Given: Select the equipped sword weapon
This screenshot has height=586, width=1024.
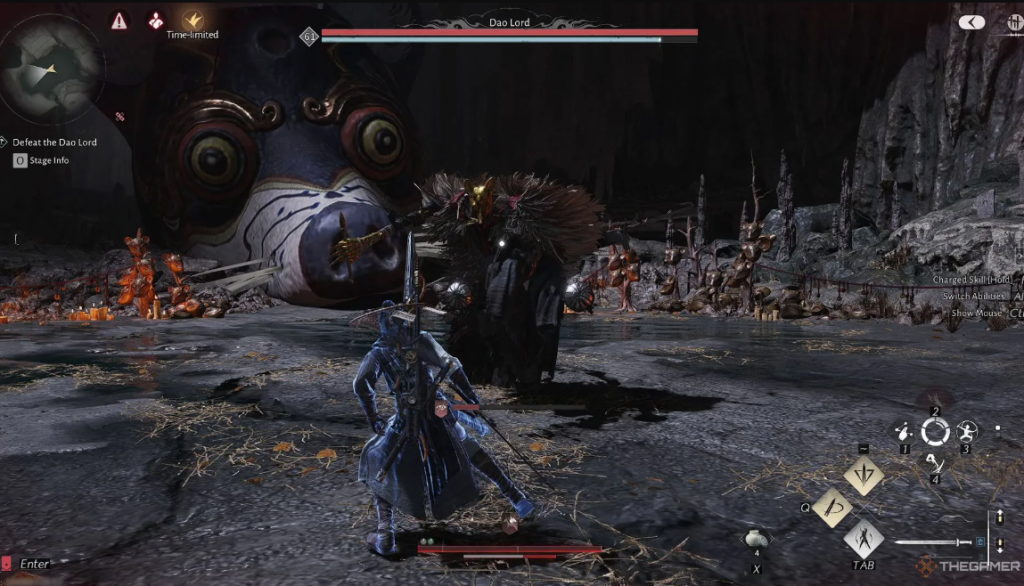Looking at the screenshot, I should [x=935, y=543].
